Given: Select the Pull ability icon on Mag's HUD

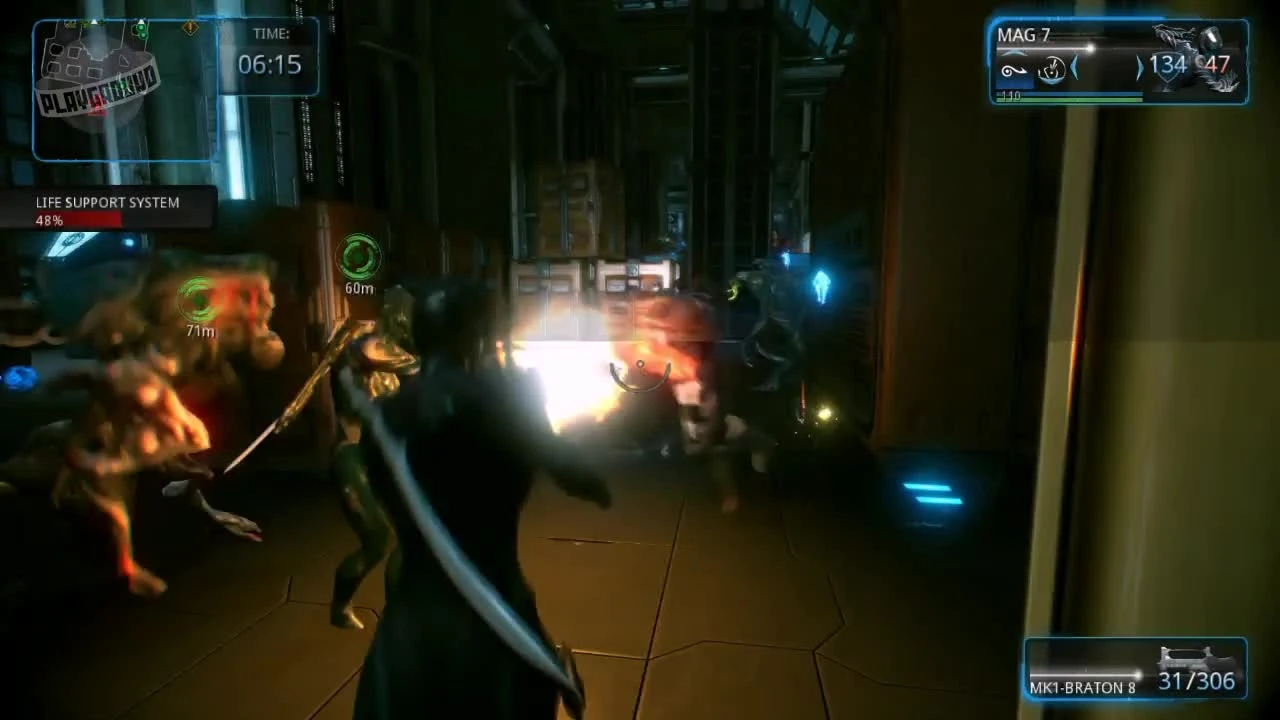Looking at the screenshot, I should point(1017,73).
